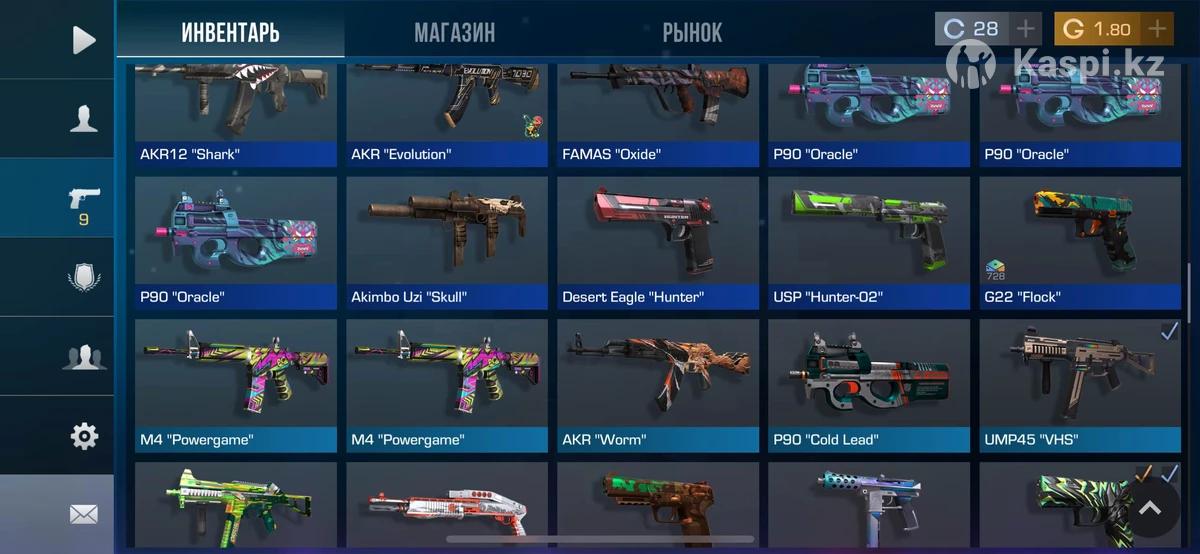Open the player profile icon
The width and height of the screenshot is (1200, 554).
[84, 119]
